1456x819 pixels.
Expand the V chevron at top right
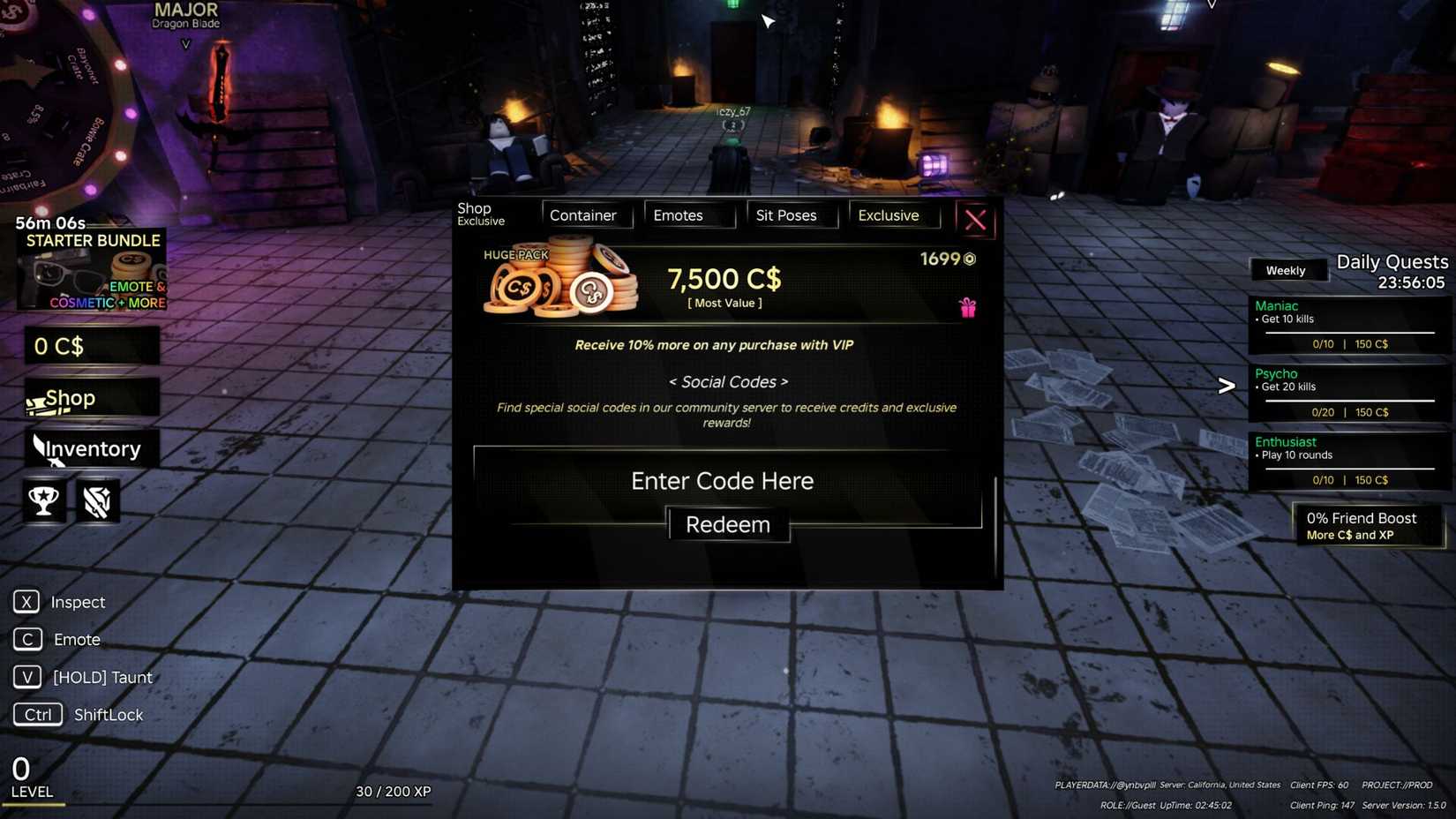[x=1213, y=4]
